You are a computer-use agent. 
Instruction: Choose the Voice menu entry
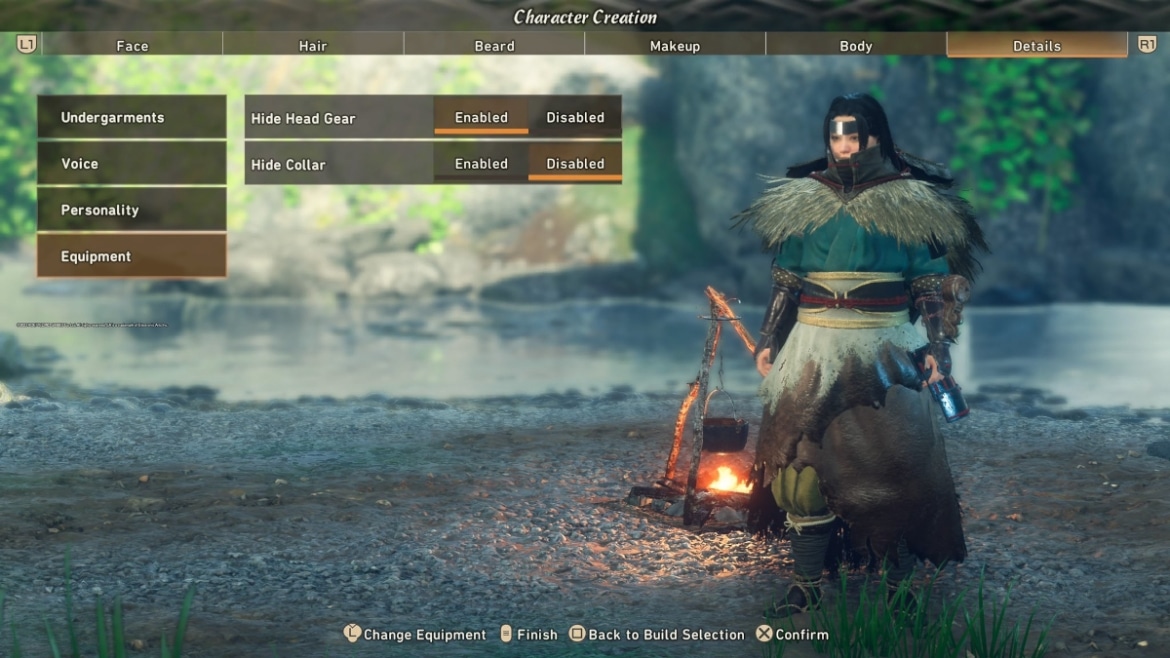[131, 163]
